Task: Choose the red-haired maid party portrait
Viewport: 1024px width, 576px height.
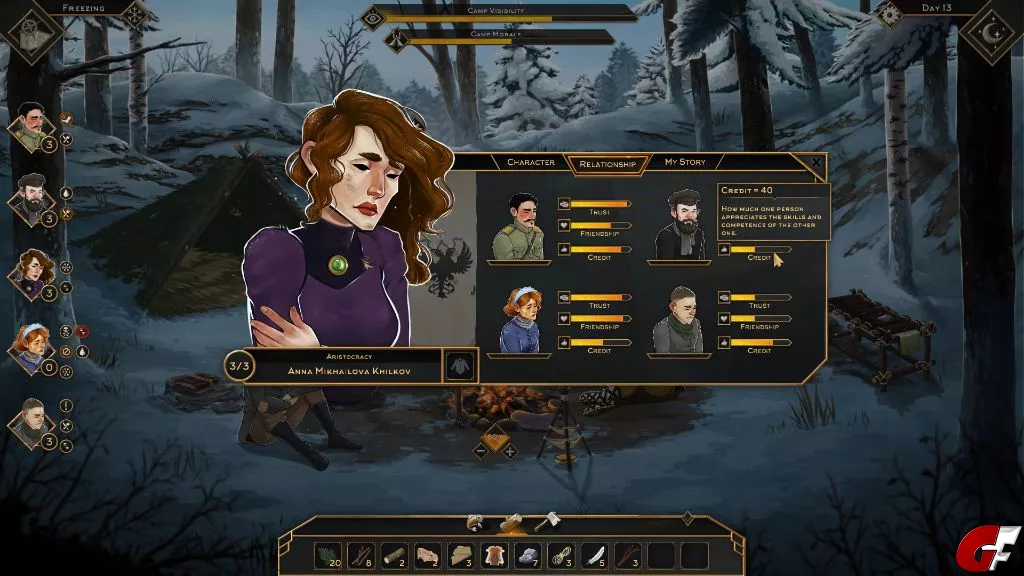Action: click(x=31, y=346)
